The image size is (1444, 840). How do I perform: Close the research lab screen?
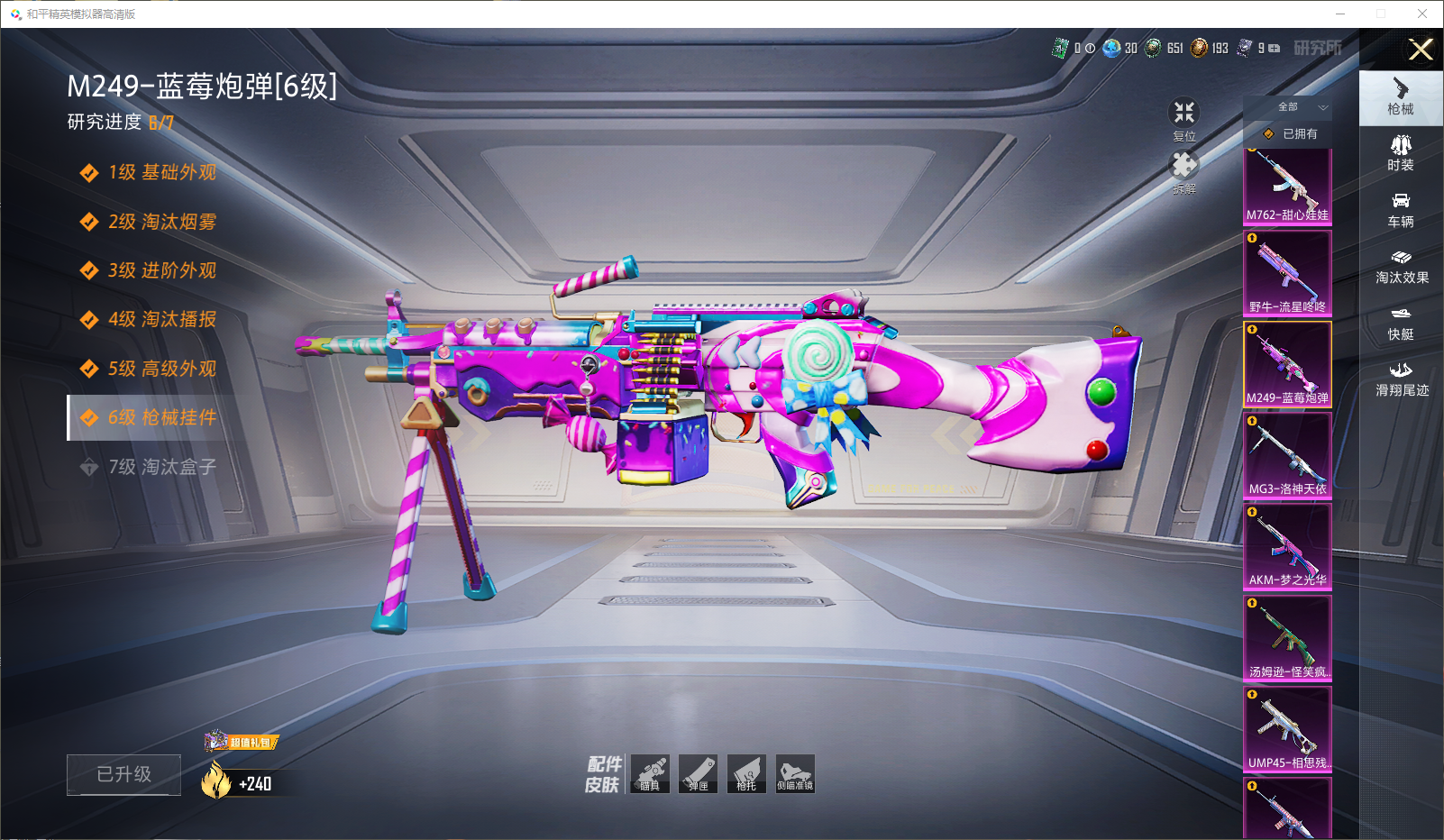pyautogui.click(x=1421, y=50)
